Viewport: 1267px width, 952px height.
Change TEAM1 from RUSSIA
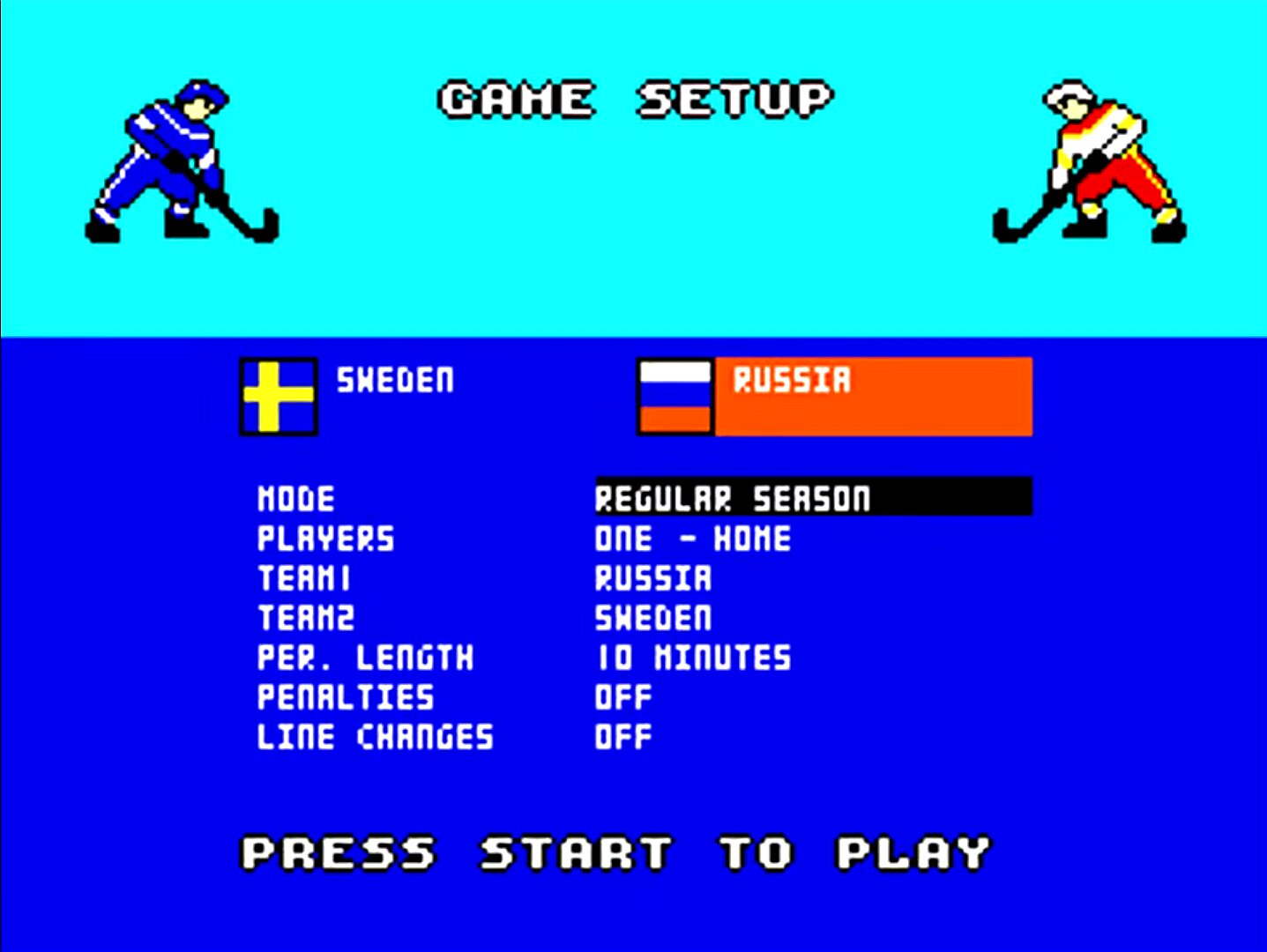click(x=652, y=578)
